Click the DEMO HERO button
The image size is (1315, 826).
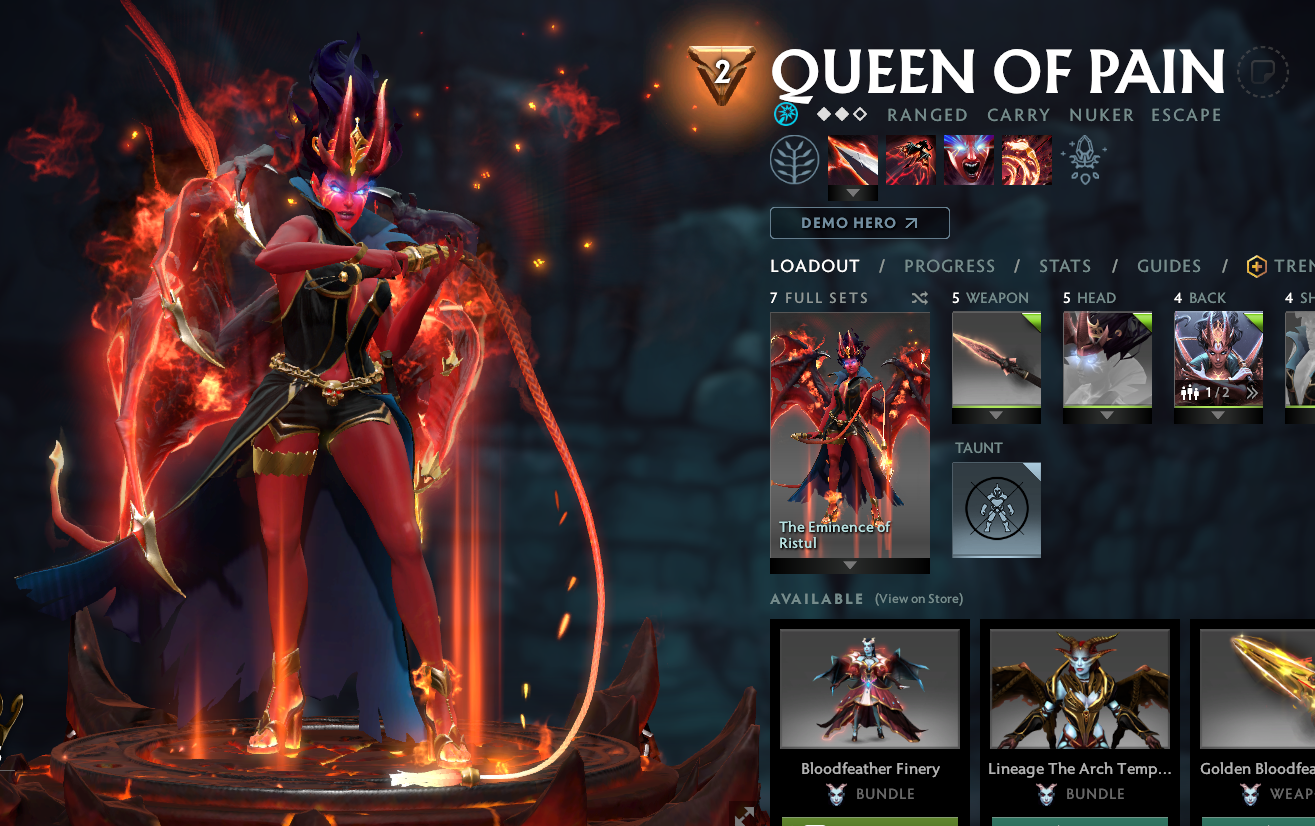pyautogui.click(x=859, y=222)
